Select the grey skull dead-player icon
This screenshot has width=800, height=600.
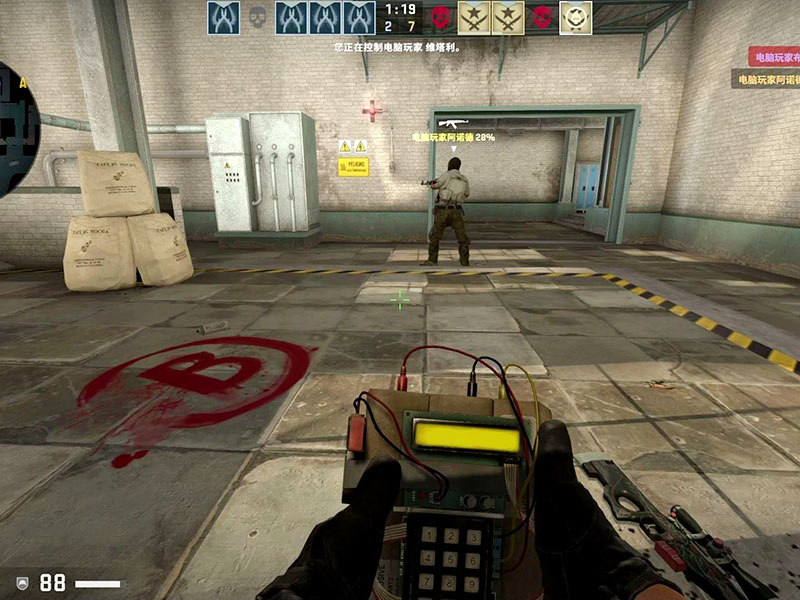pyautogui.click(x=257, y=18)
